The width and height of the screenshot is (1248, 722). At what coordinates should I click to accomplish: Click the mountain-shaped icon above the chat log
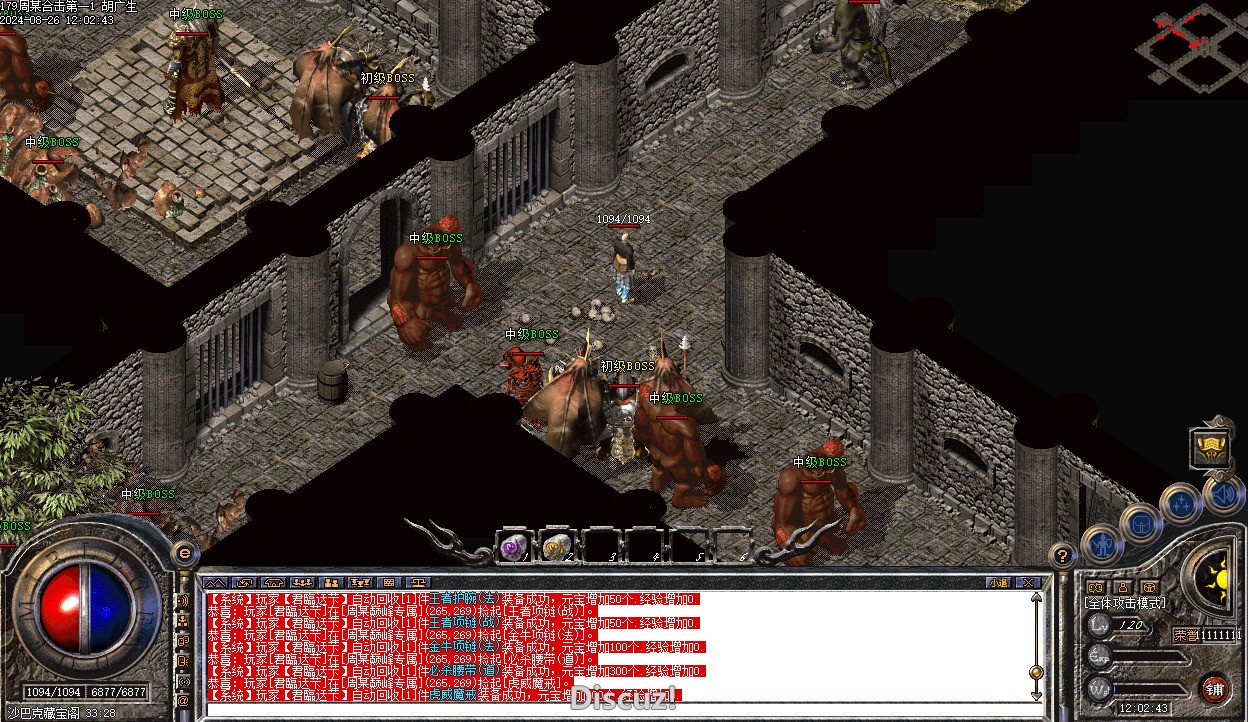click(215, 582)
